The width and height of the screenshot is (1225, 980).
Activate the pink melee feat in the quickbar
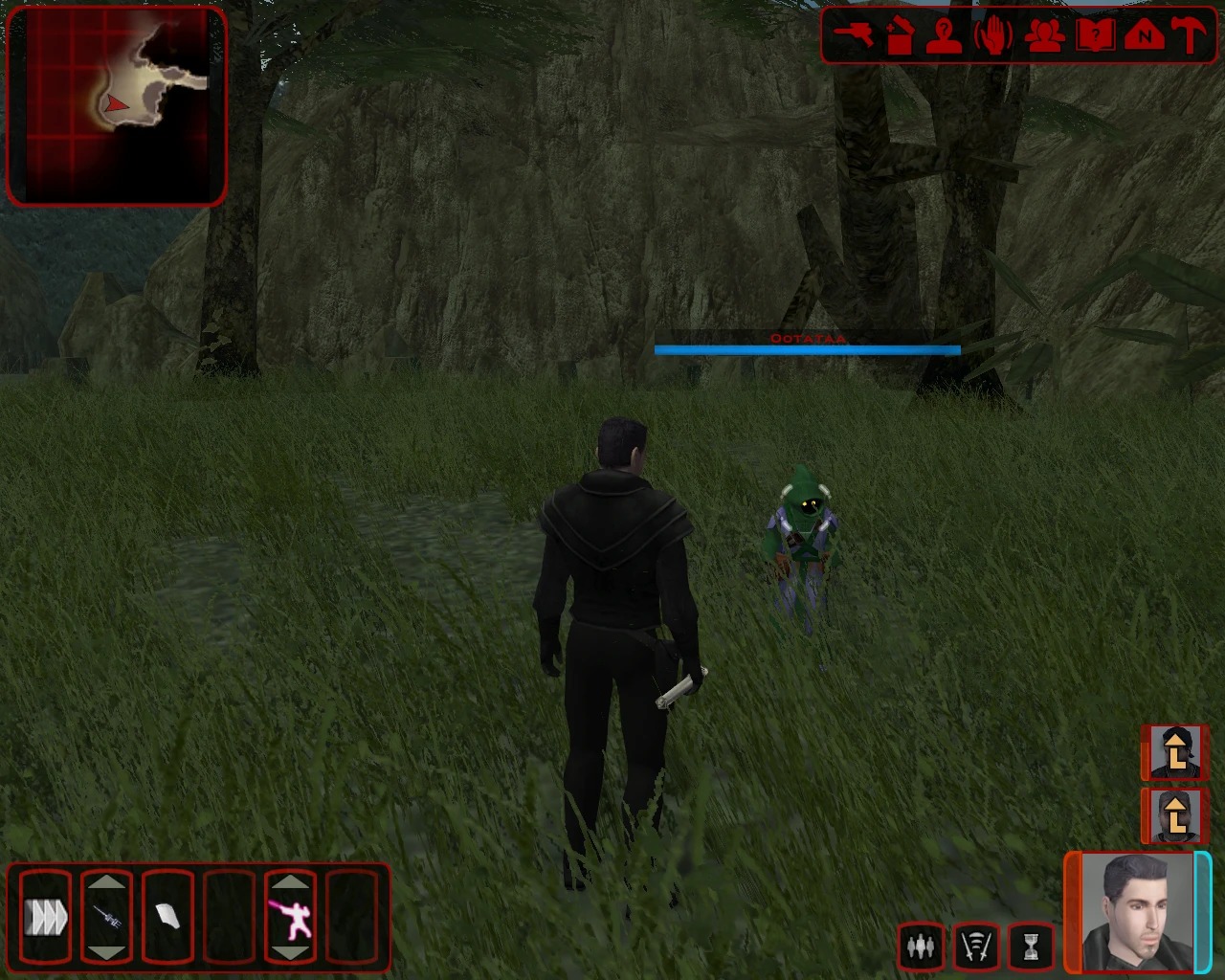tap(292, 921)
